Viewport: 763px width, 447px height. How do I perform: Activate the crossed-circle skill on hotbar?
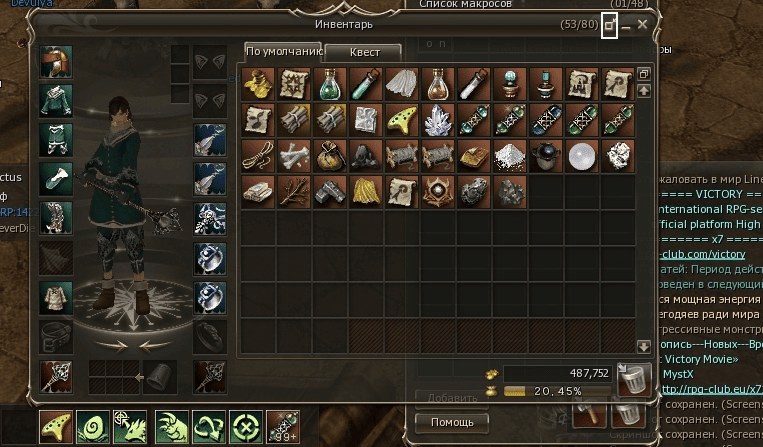(x=243, y=427)
